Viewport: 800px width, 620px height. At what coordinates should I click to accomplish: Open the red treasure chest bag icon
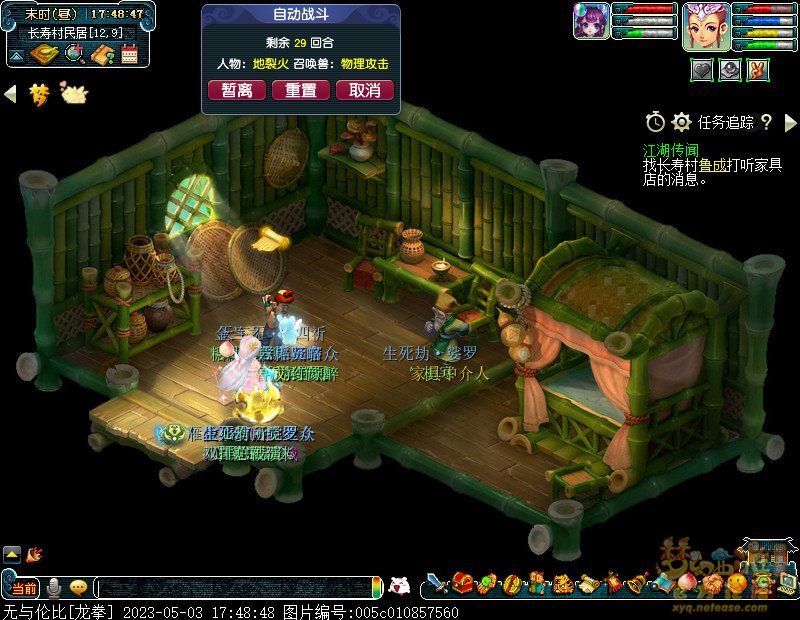coord(462,583)
